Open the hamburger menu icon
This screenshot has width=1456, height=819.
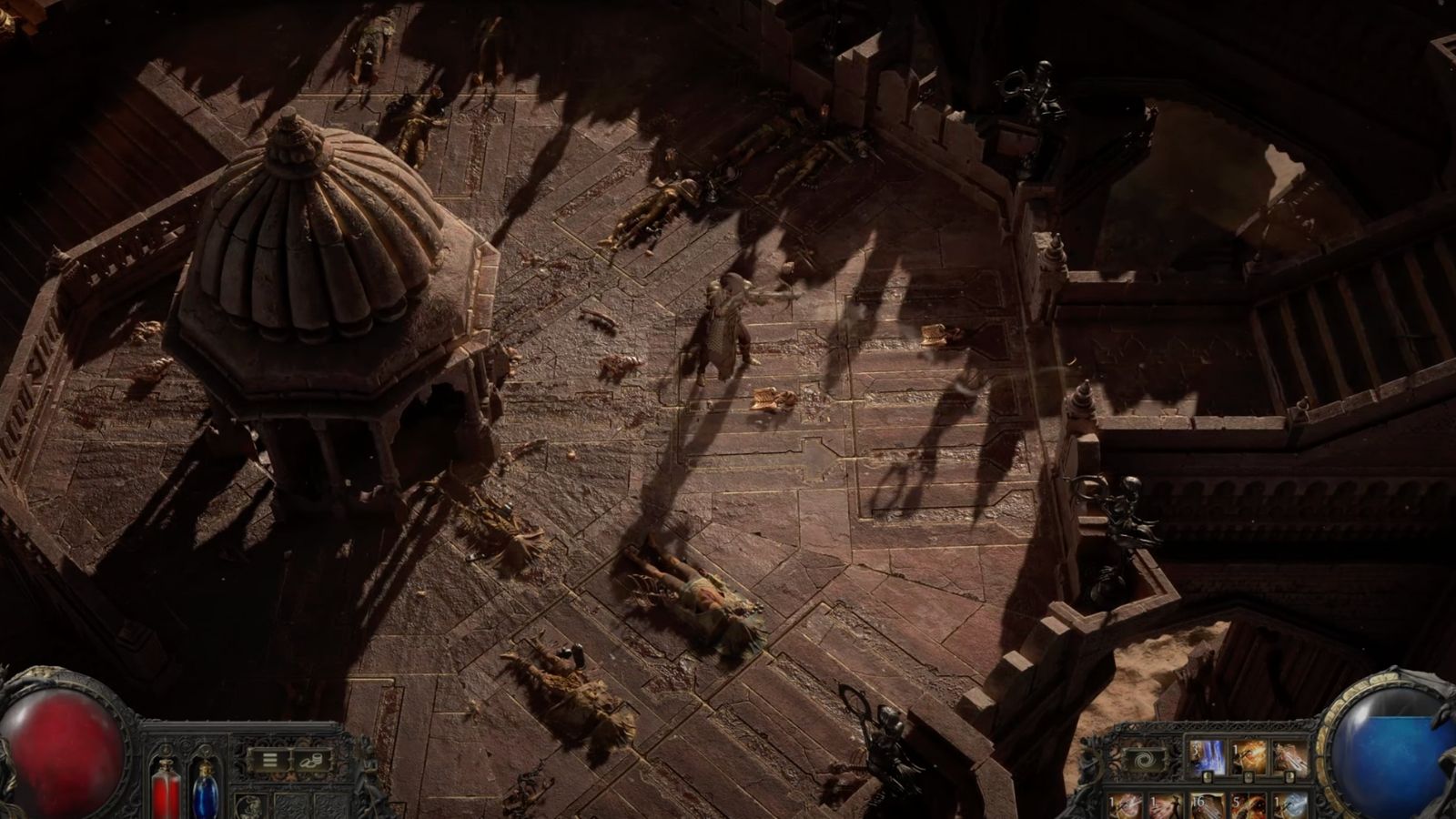270,760
